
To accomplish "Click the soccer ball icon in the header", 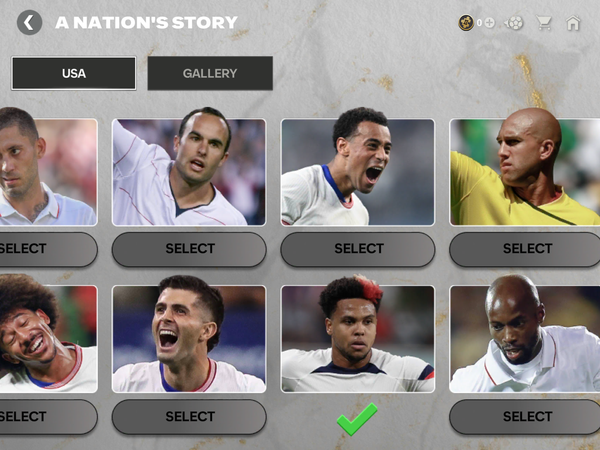I will point(515,22).
